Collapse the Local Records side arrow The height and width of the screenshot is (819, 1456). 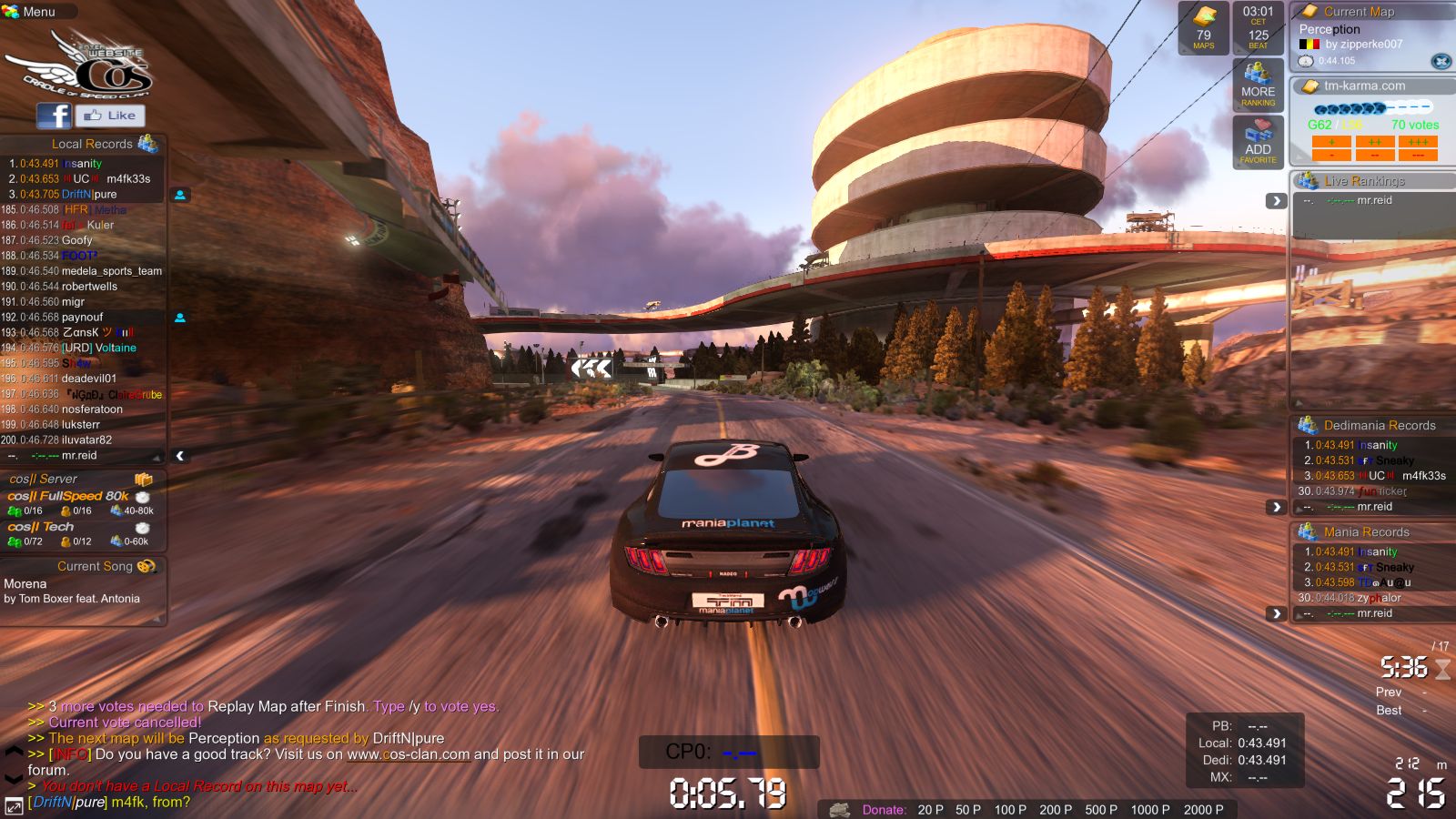[x=180, y=455]
